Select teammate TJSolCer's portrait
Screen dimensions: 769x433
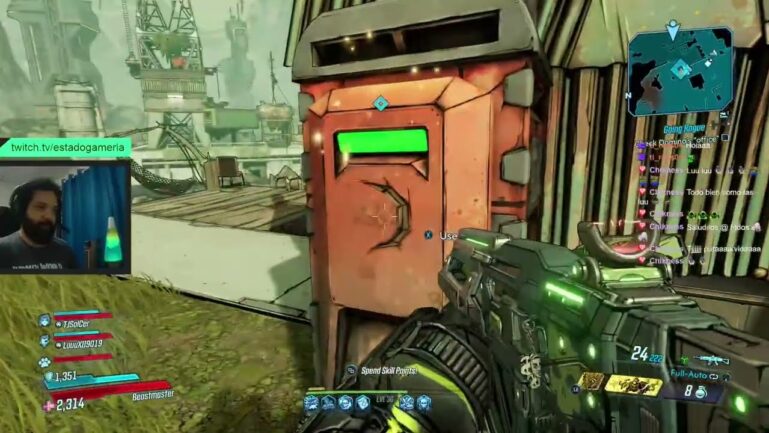click(45, 321)
